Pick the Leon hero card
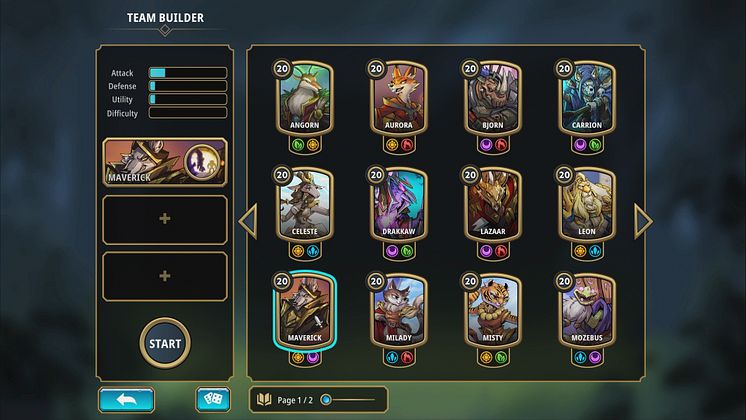The width and height of the screenshot is (746, 420). (587, 206)
